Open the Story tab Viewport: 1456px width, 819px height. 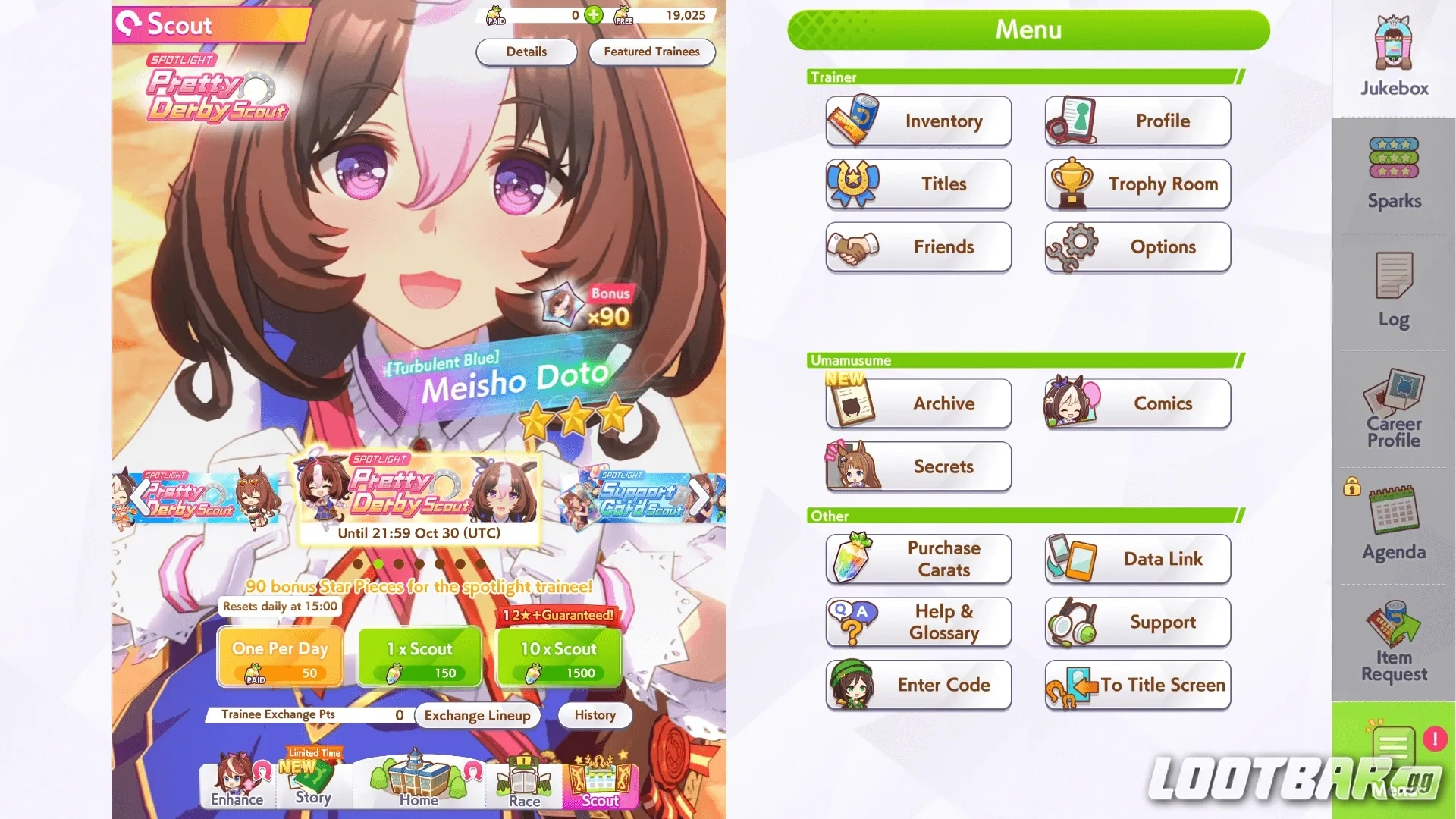tap(313, 785)
